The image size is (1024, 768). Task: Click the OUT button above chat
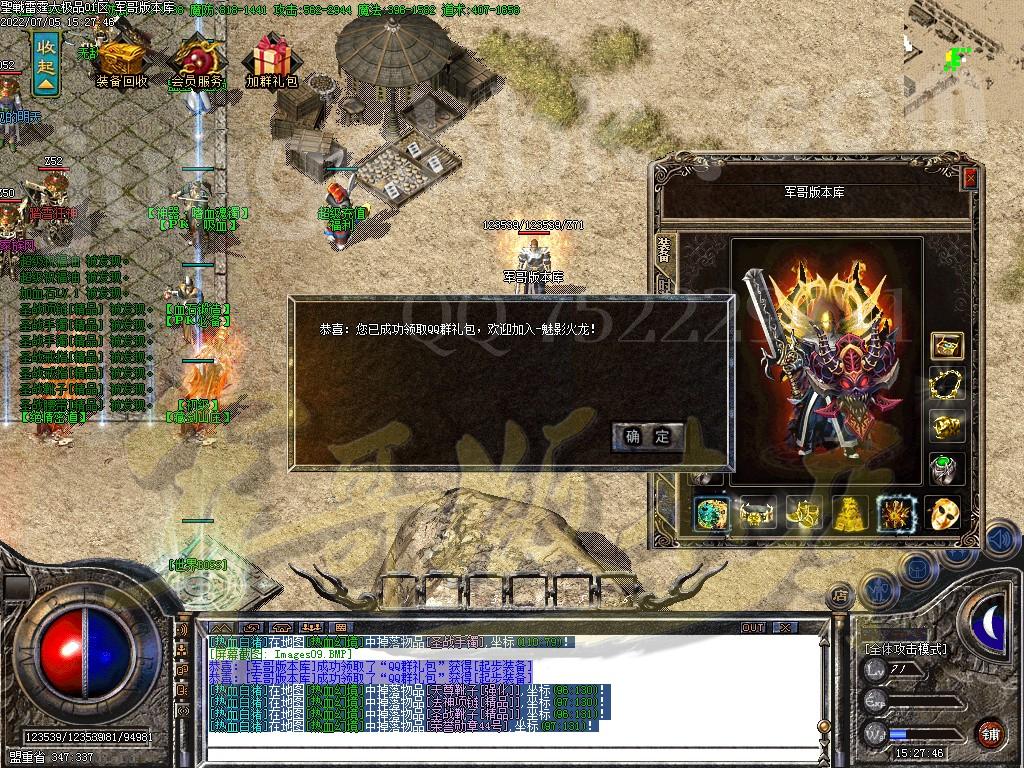pyautogui.click(x=753, y=628)
